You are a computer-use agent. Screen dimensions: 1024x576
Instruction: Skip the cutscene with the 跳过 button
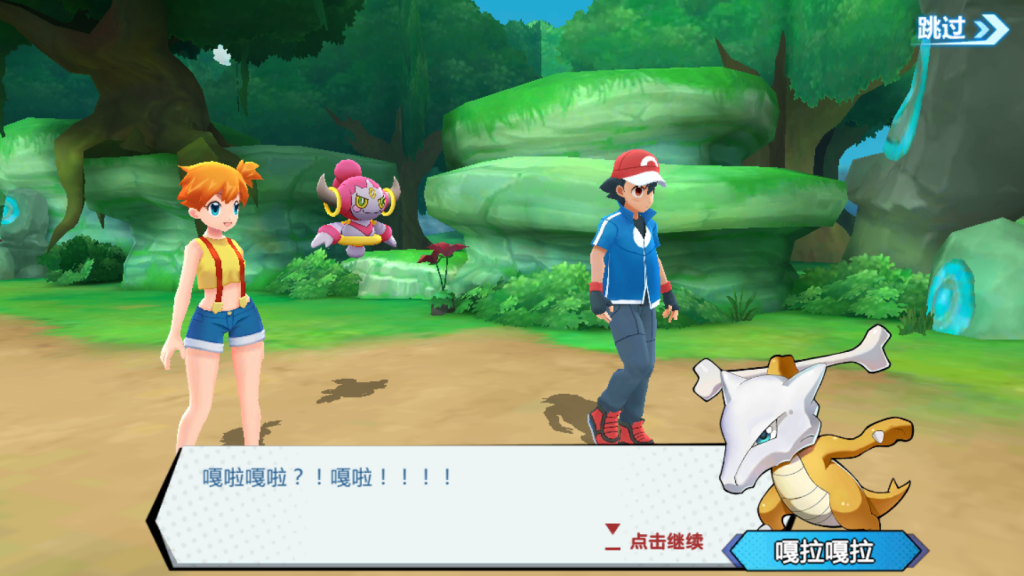(962, 29)
